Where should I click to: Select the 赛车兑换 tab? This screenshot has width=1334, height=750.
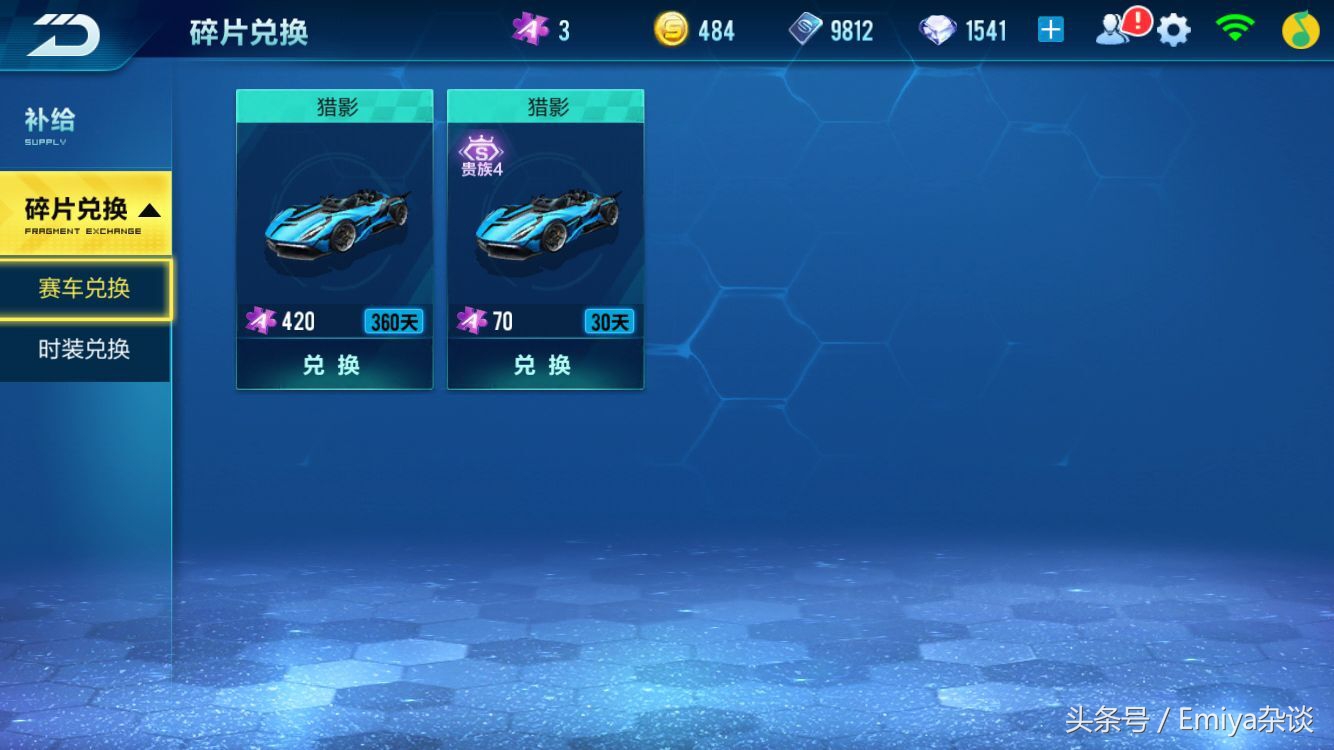(x=83, y=288)
